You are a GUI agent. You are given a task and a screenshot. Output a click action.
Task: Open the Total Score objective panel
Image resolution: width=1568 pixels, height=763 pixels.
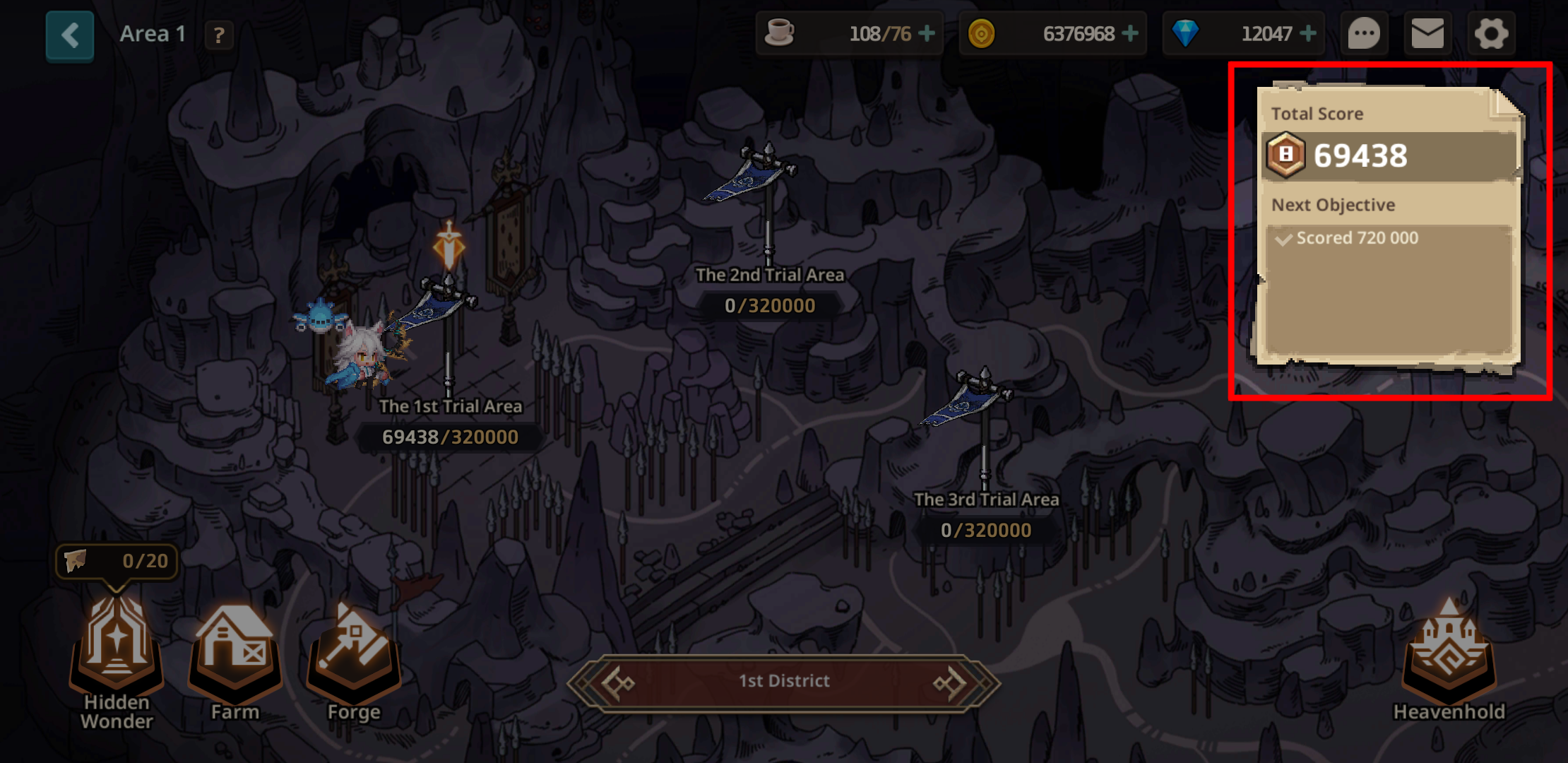1389,226
